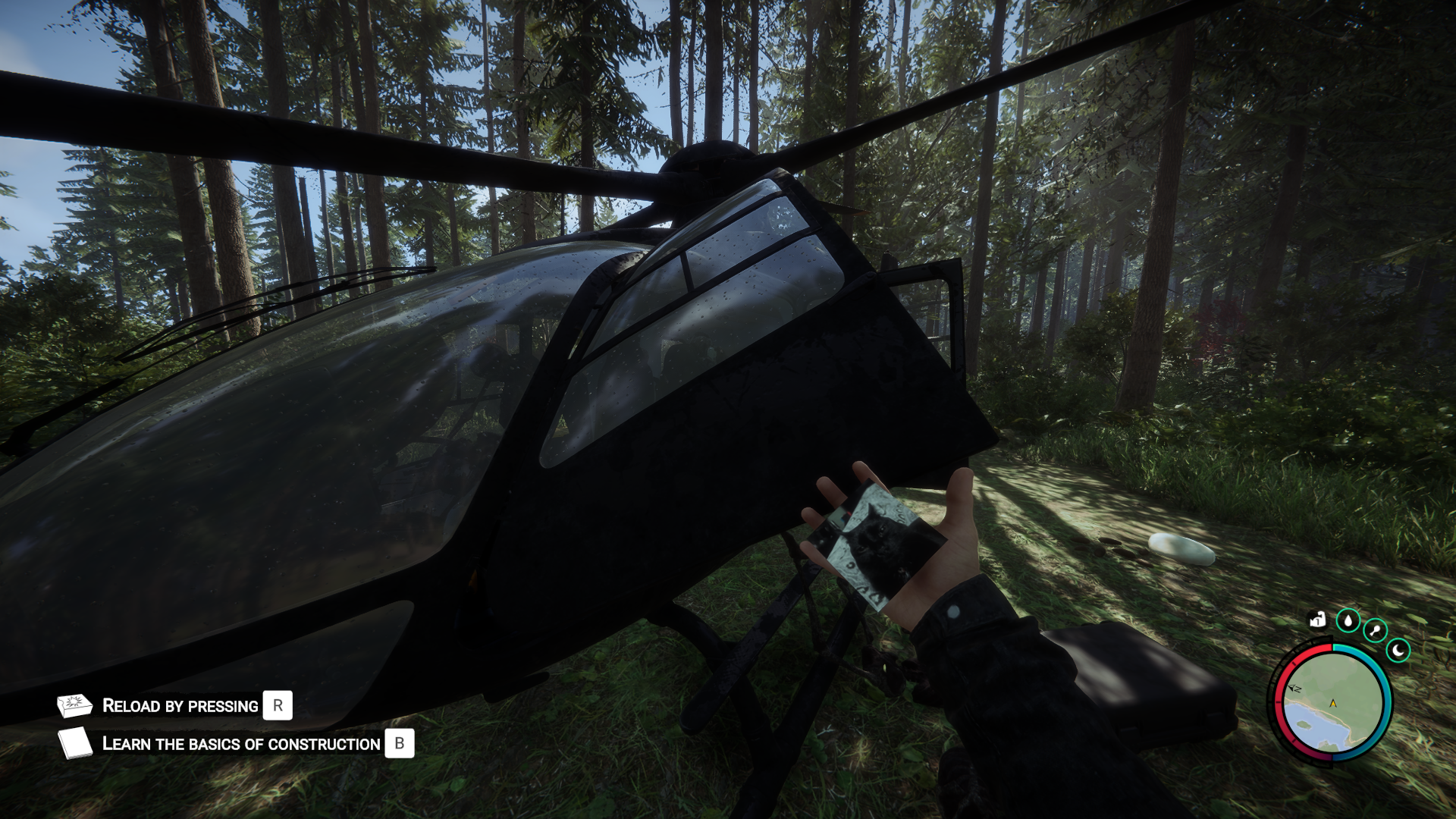Dismiss the Reload by pressing prompt
This screenshot has width=1456, height=819.
click(179, 705)
